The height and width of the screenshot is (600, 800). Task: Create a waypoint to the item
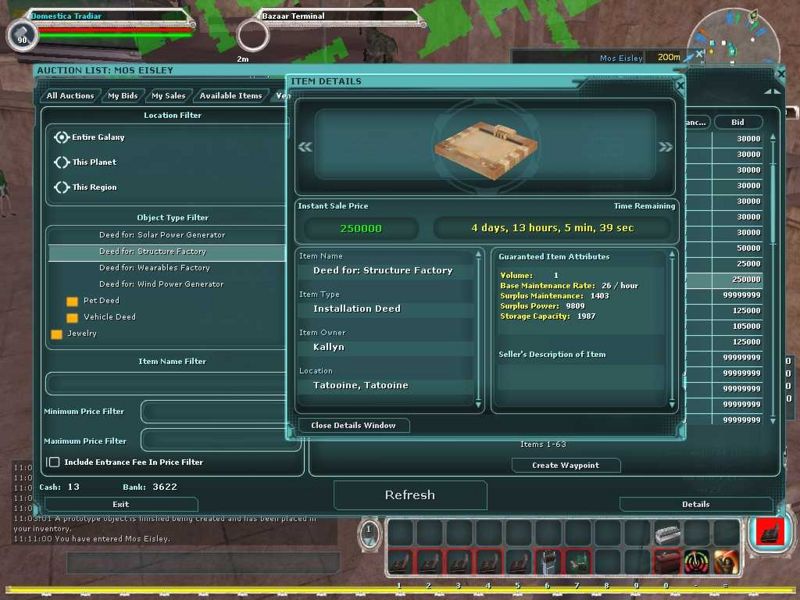(566, 465)
